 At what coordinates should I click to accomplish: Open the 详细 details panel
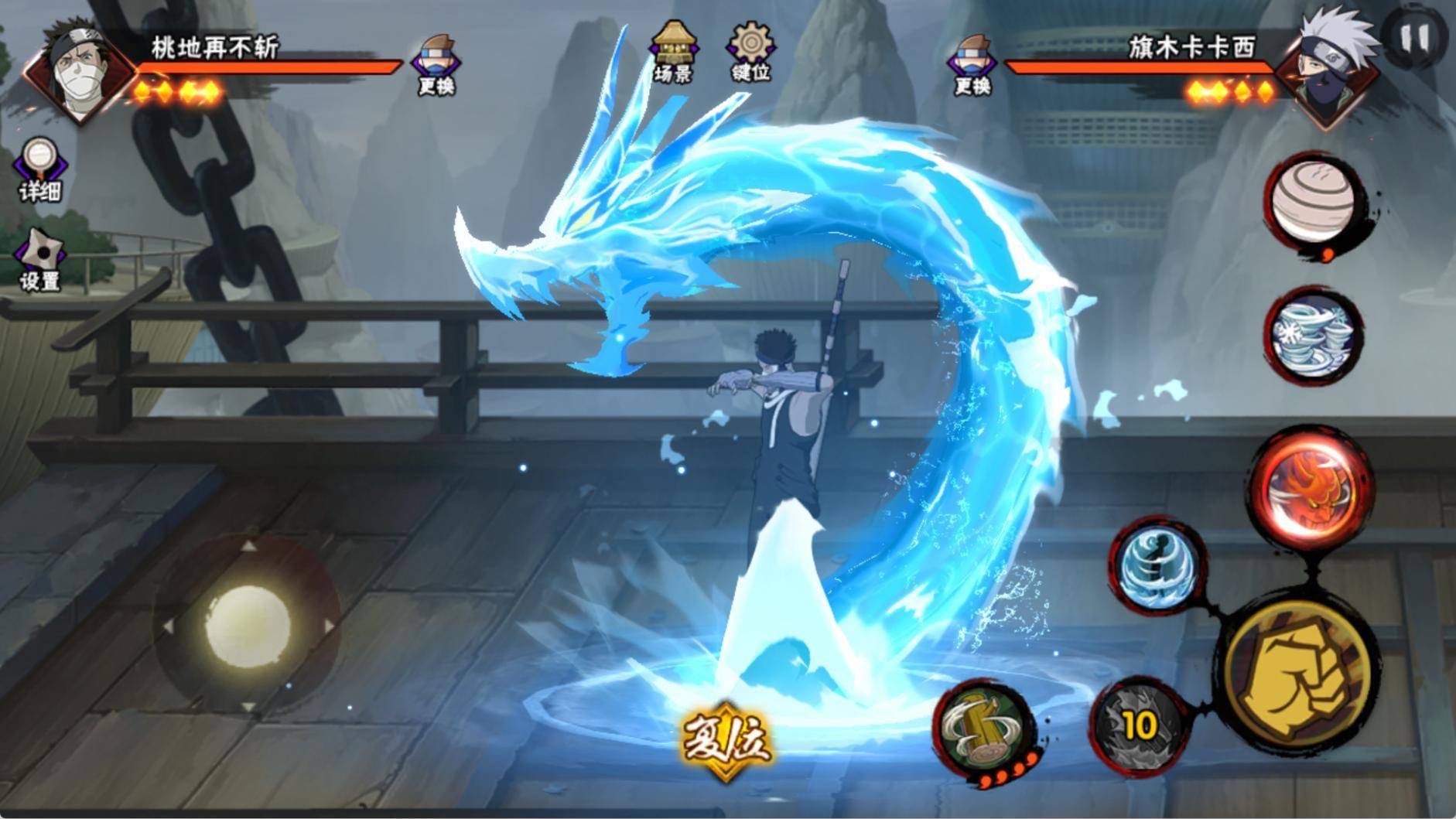[39, 169]
